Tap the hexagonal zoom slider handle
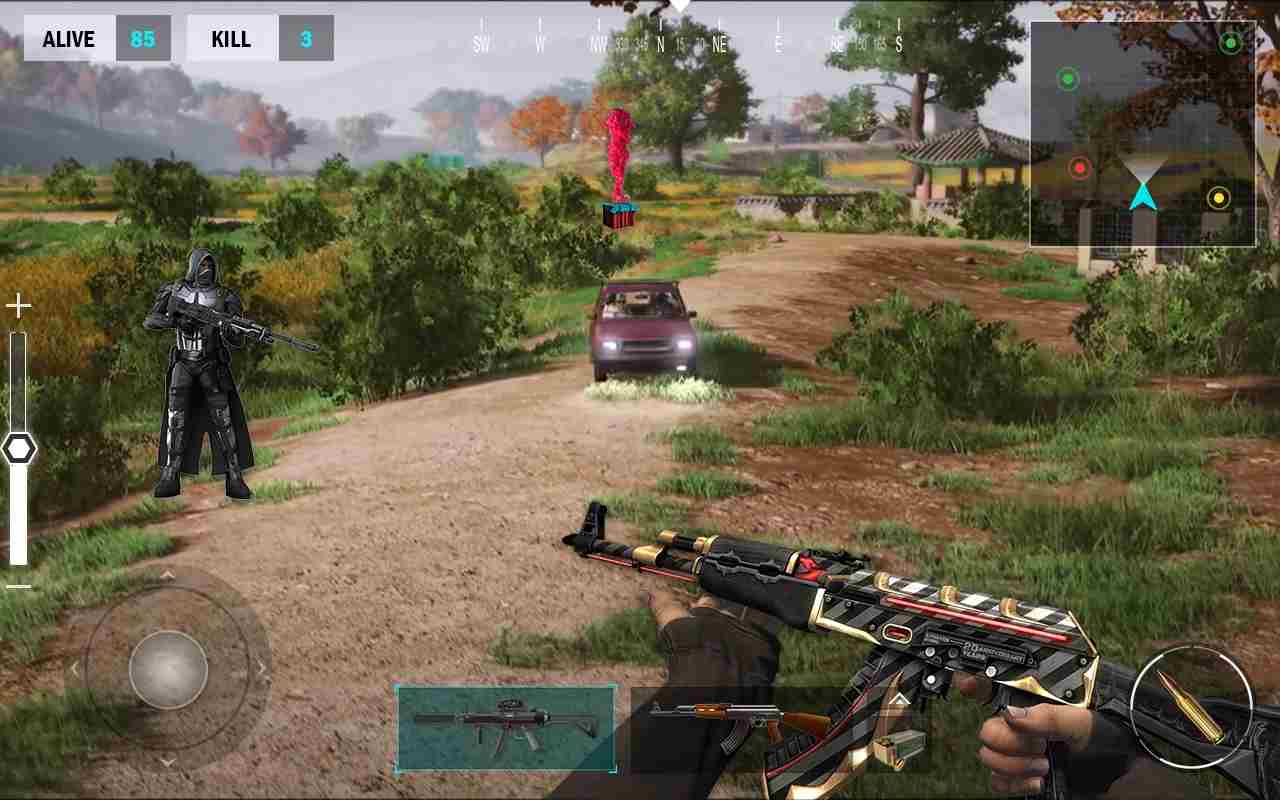 tap(22, 448)
